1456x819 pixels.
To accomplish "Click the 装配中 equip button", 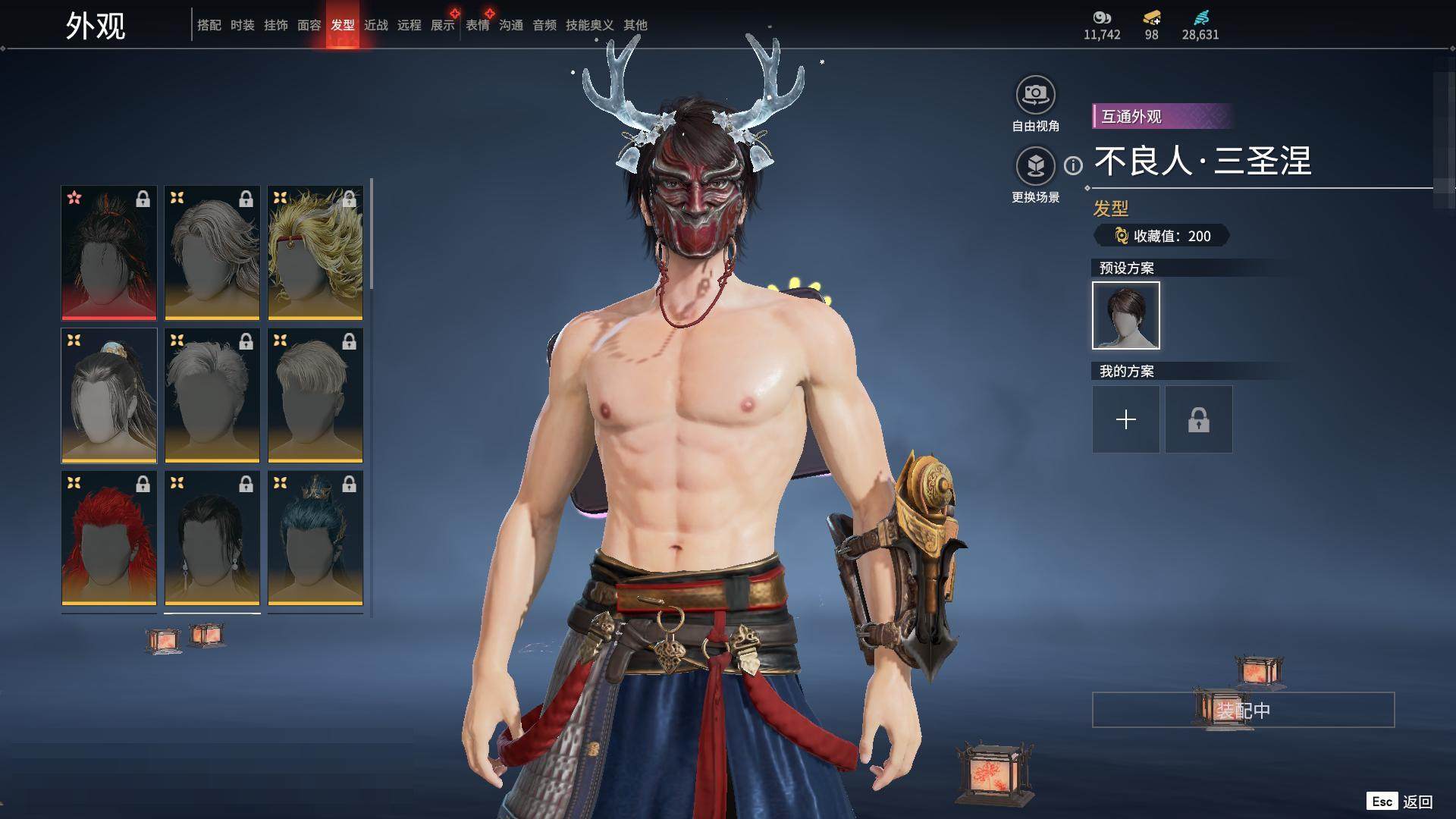I will coord(1242,710).
